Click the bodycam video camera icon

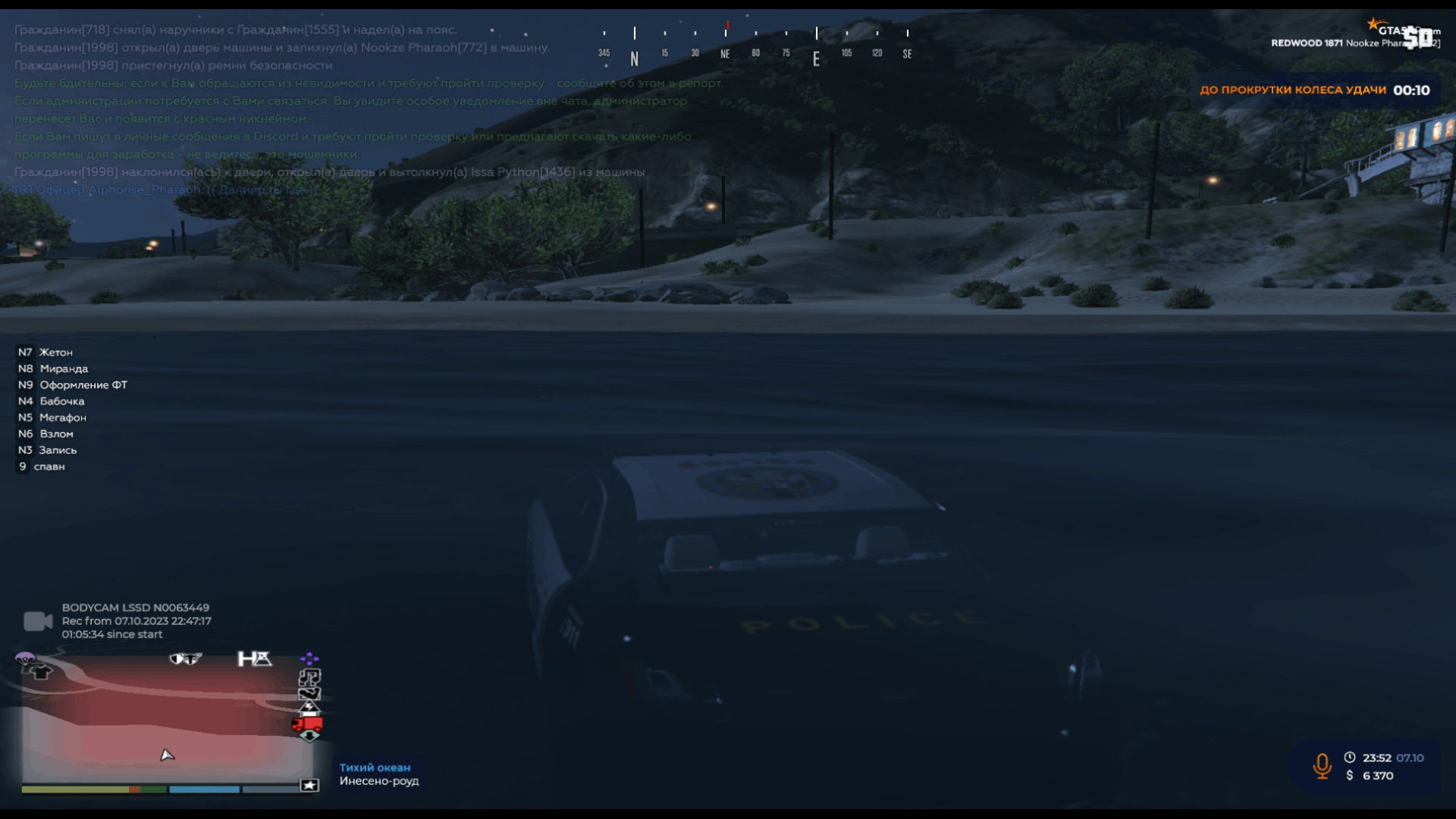click(x=37, y=622)
